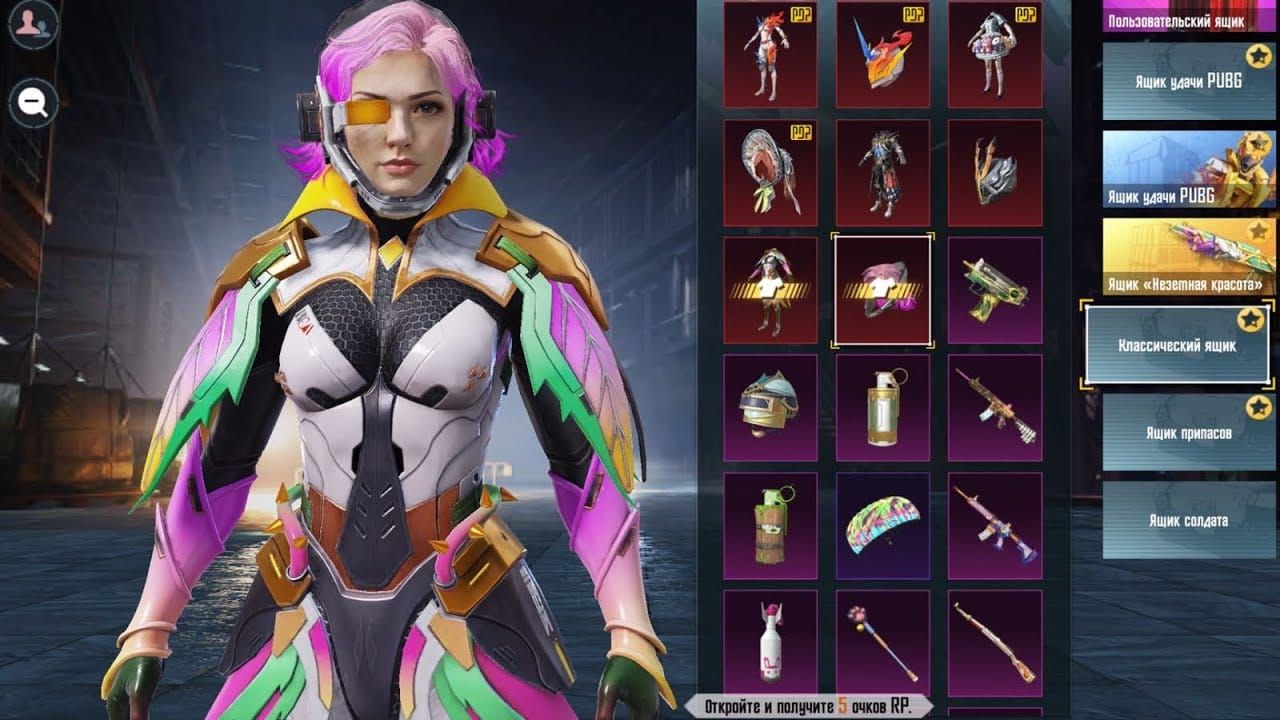Preview the golden claw gloves reward

point(994,173)
